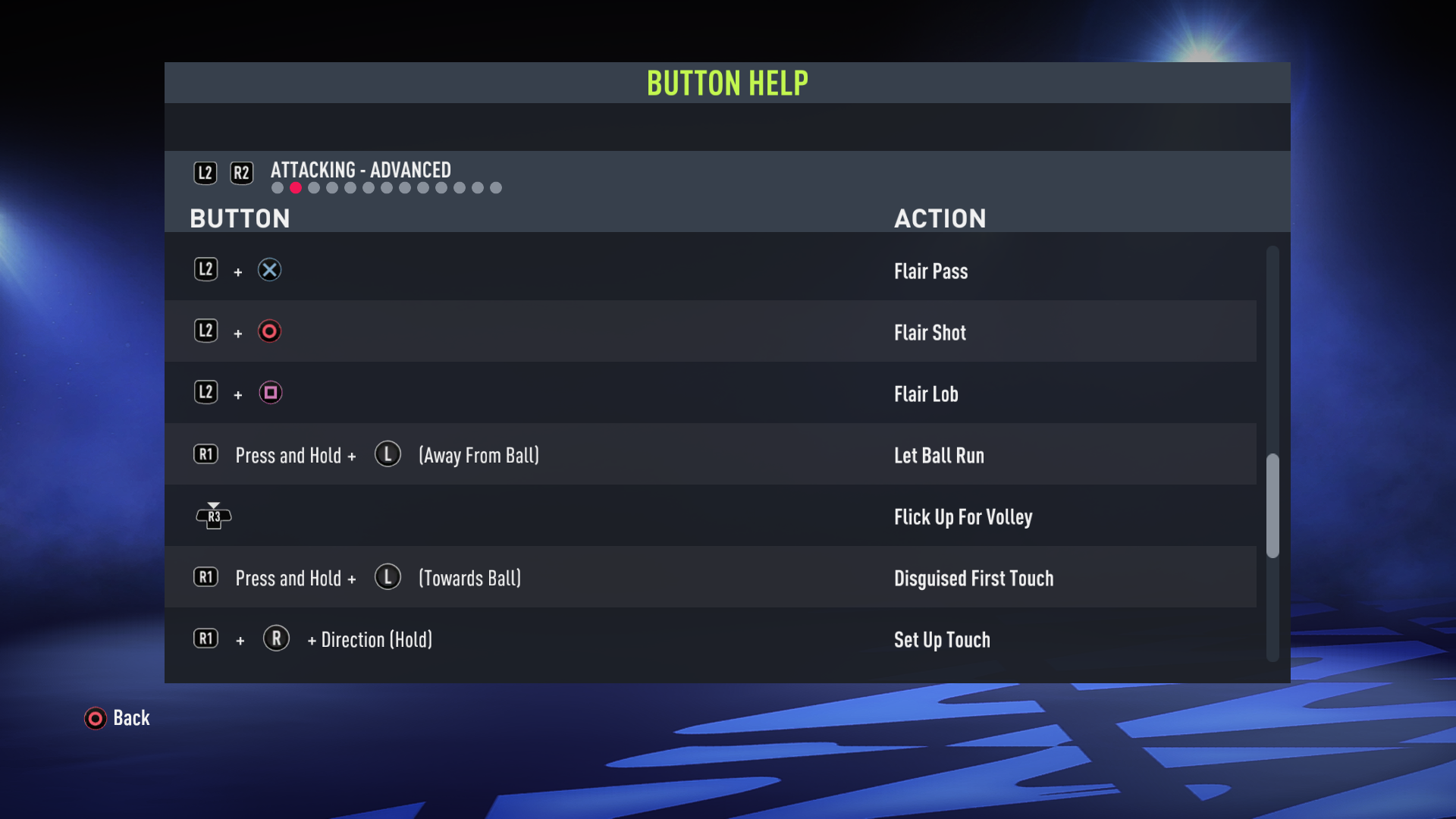Click Back at the bottom left

coord(130,718)
